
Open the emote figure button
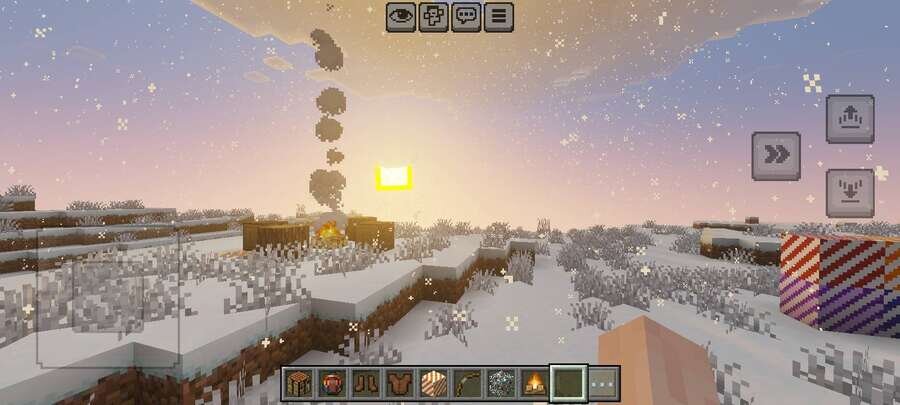click(433, 16)
